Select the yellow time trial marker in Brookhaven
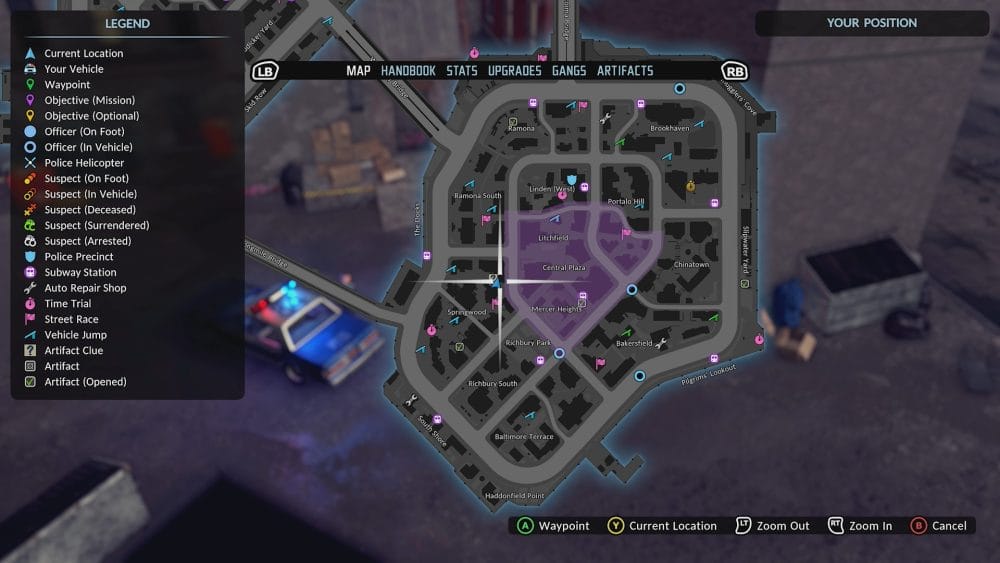1000x563 pixels. pos(690,186)
